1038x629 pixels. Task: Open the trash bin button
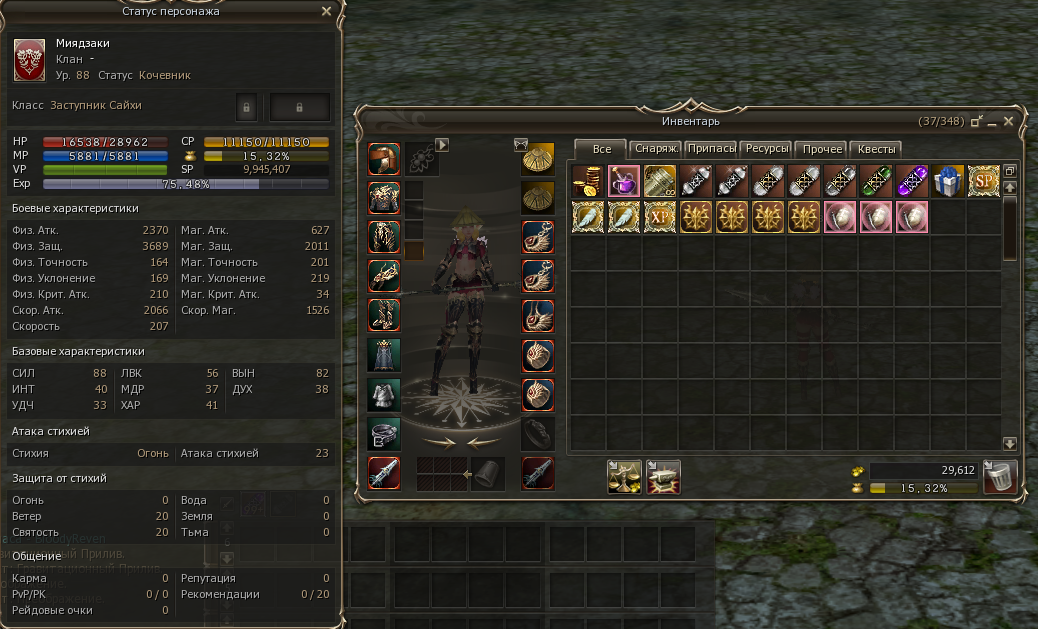[1000, 477]
